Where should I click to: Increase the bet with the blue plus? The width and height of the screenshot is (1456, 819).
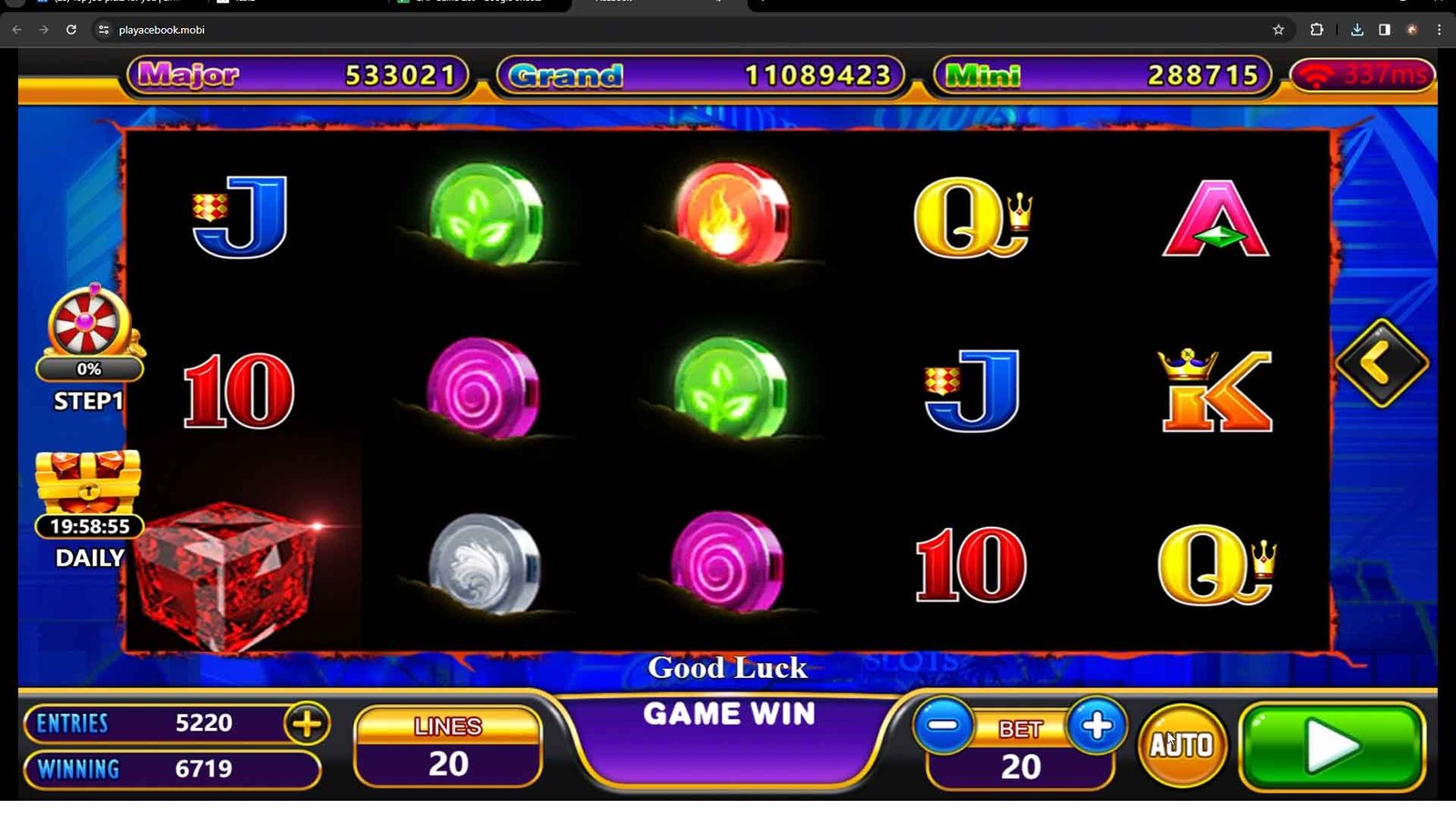(1097, 726)
